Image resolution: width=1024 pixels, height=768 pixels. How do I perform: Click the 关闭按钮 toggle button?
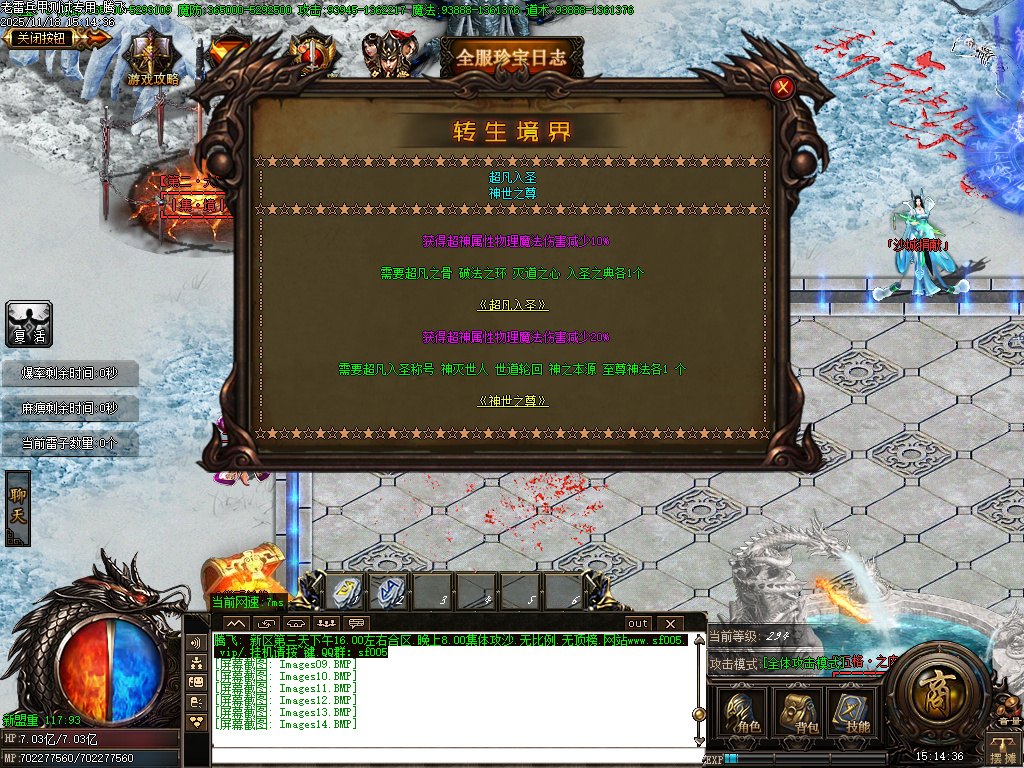click(x=45, y=38)
